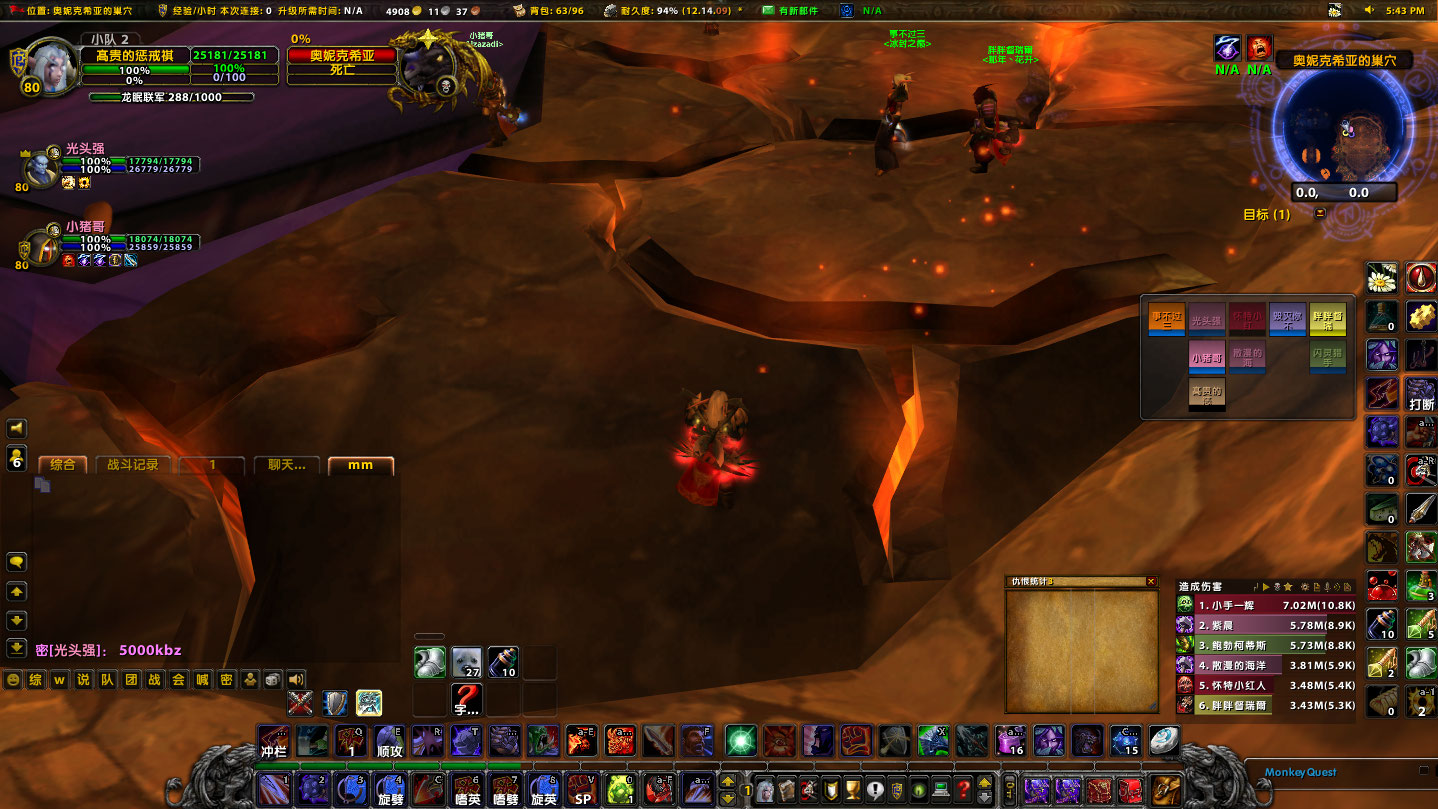Switch to the mm chat tab
Image resolution: width=1438 pixels, height=809 pixels.
click(x=361, y=464)
